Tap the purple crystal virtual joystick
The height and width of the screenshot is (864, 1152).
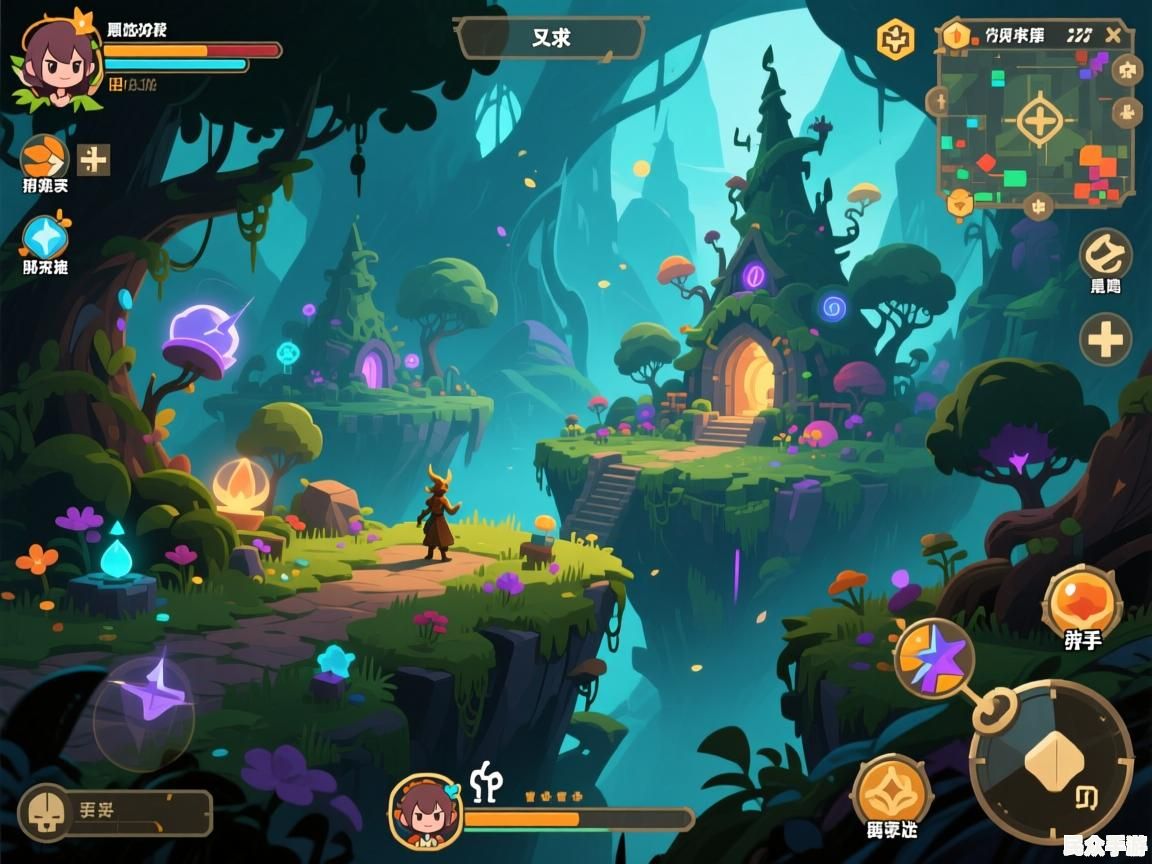[x=144, y=711]
